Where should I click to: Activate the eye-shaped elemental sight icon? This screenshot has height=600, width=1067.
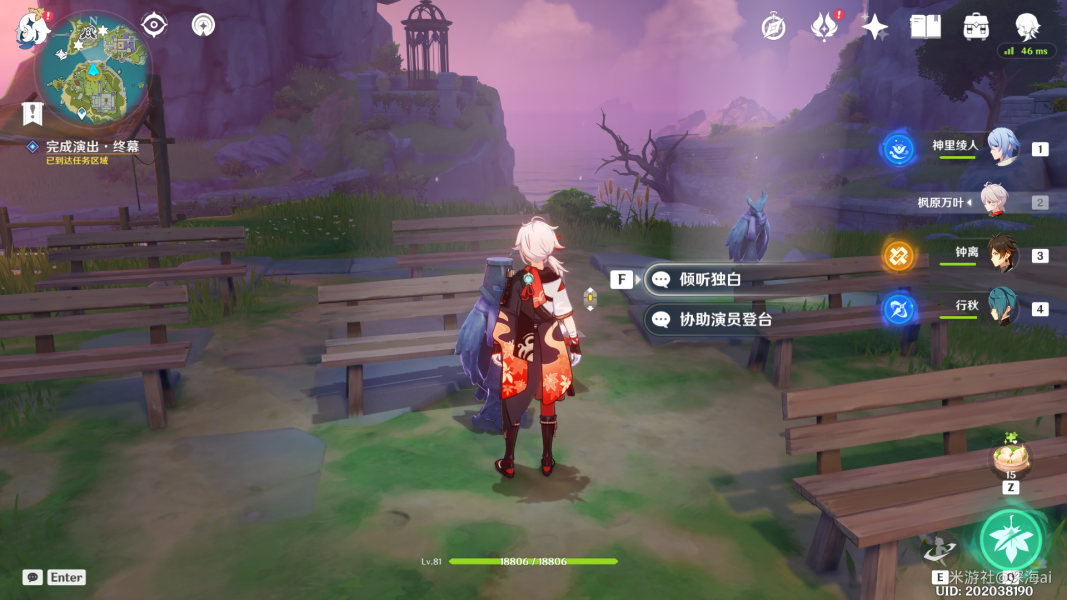tap(154, 25)
